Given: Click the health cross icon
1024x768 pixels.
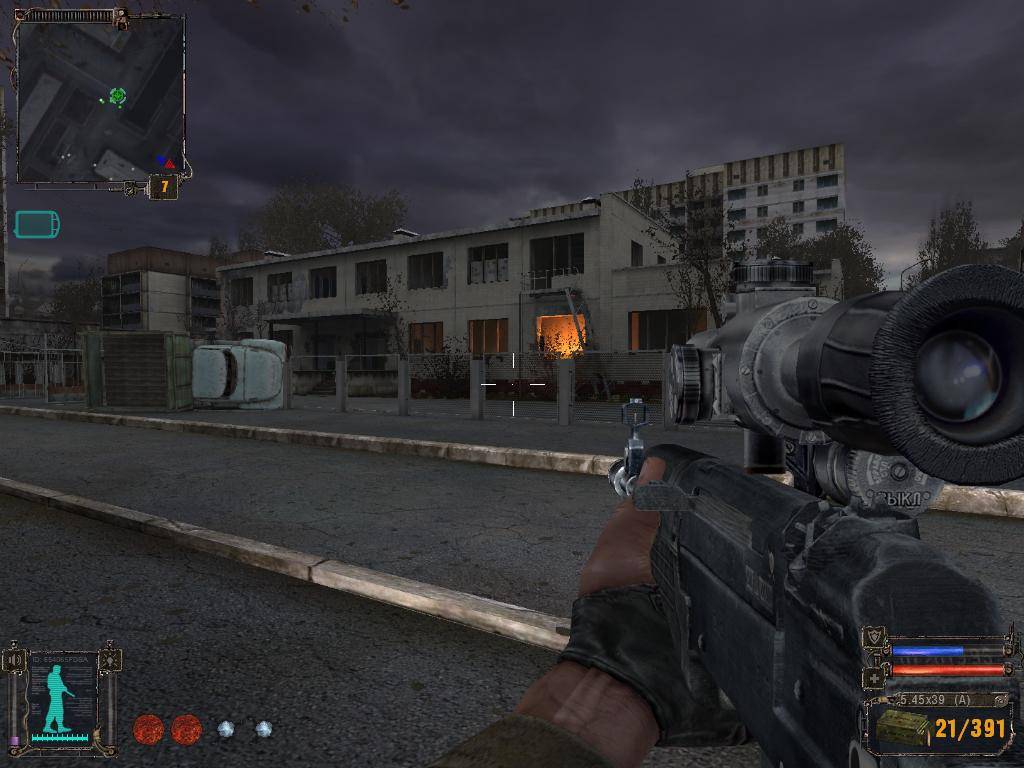Looking at the screenshot, I should click(873, 679).
